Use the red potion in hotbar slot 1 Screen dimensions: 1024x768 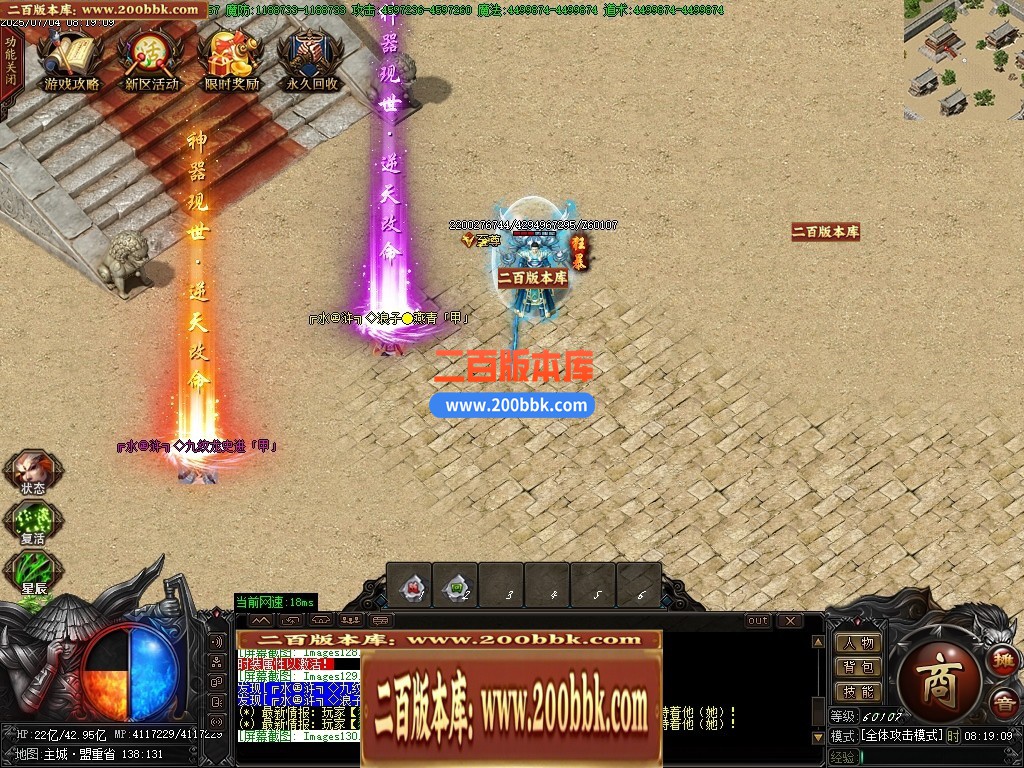pos(410,586)
